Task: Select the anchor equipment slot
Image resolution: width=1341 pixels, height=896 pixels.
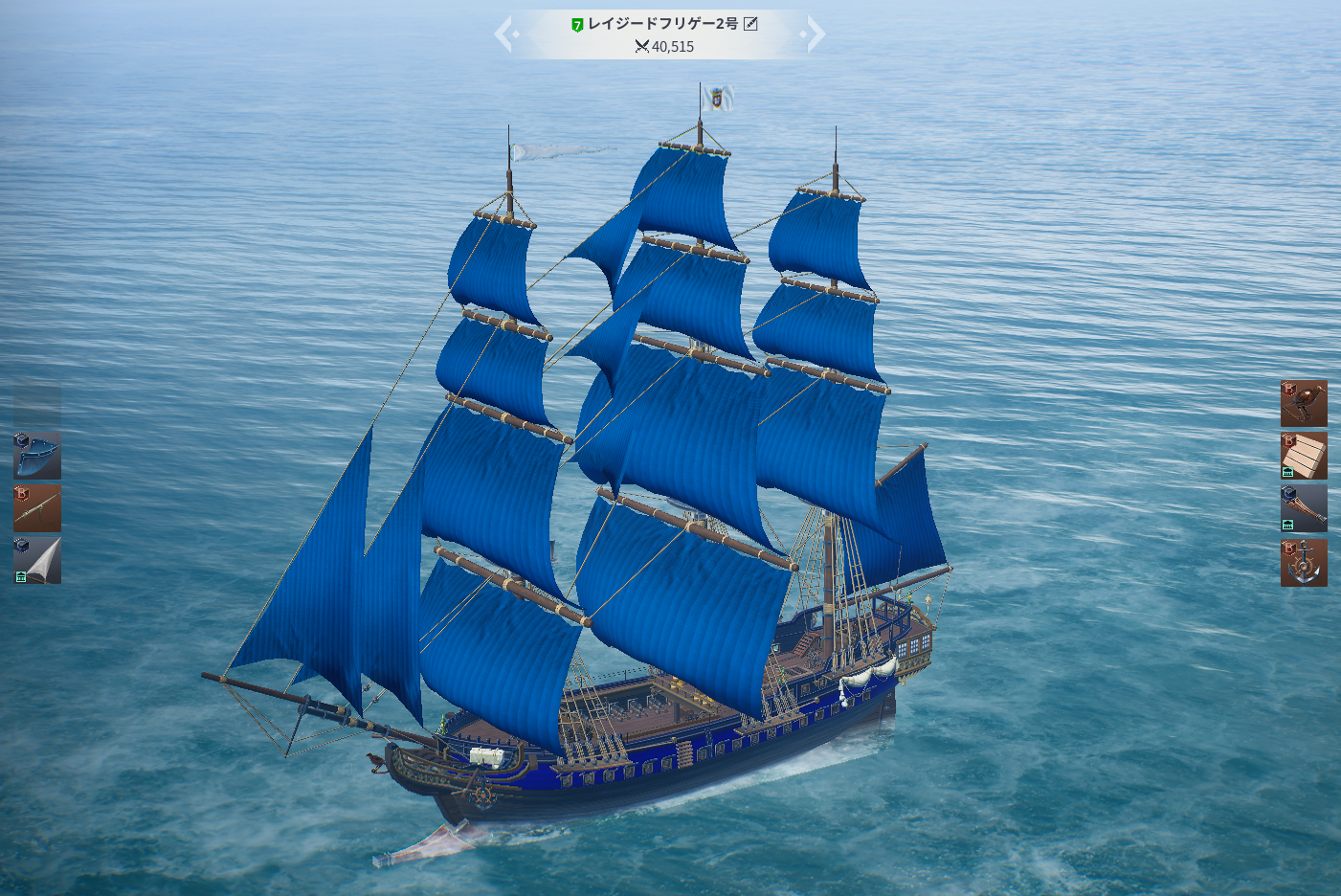Action: [x=1304, y=562]
